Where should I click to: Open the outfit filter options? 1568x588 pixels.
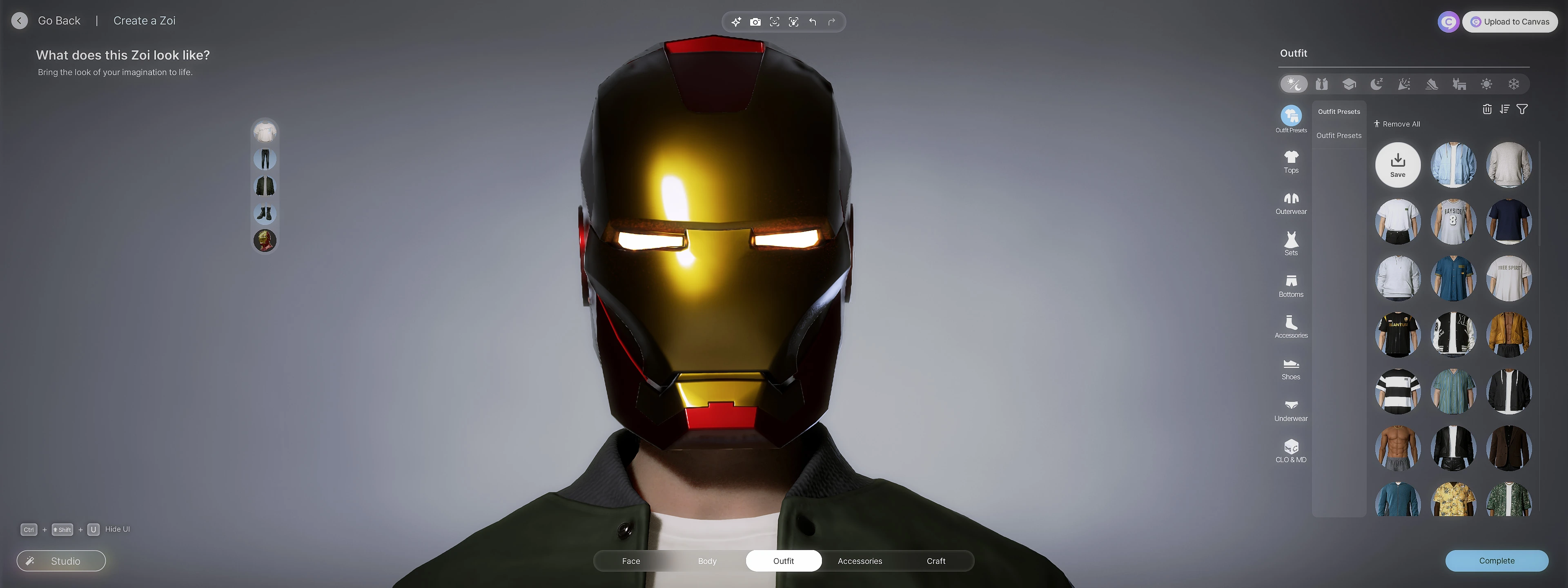(1522, 109)
